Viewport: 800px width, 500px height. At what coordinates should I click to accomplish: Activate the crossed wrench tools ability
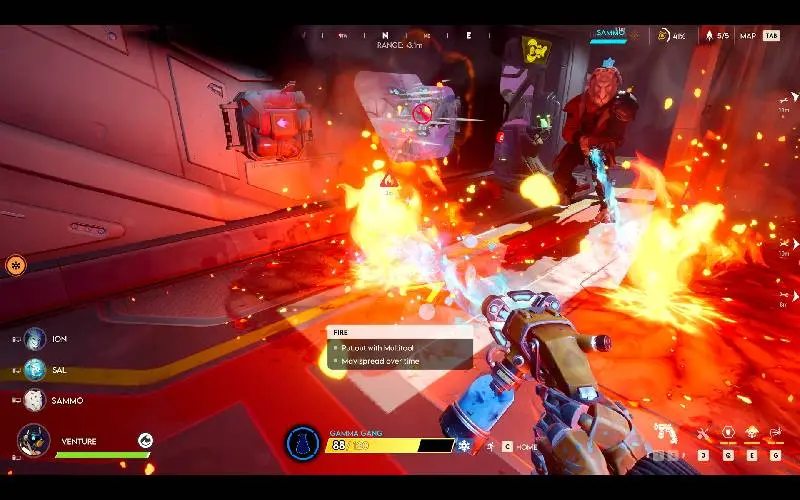(x=704, y=434)
